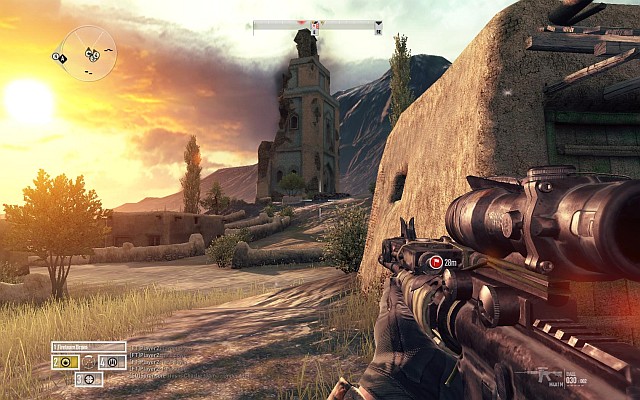Select the Fireteam Bravo header bar

[x=89, y=346]
